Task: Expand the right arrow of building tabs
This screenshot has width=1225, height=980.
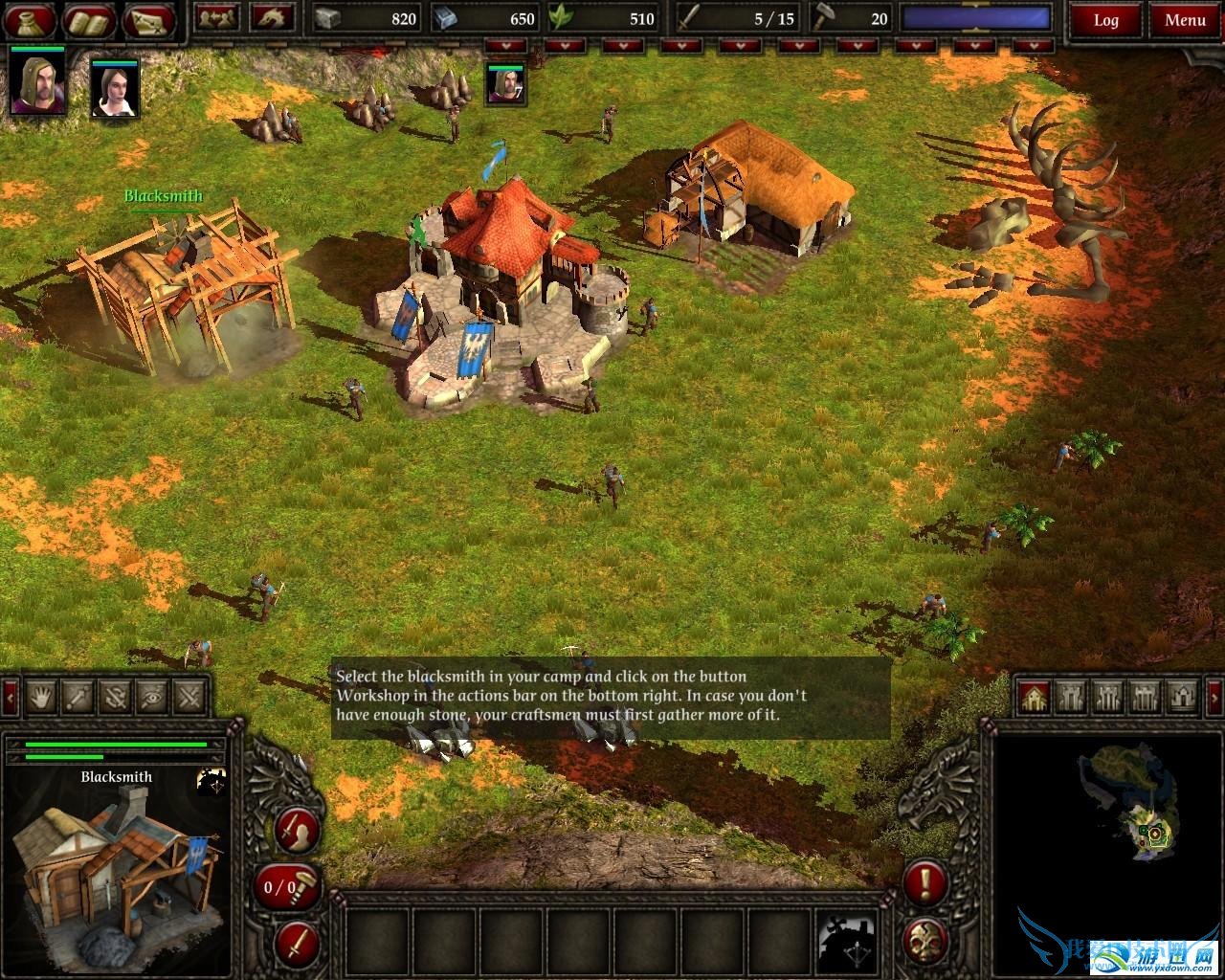Action: [x=1214, y=696]
